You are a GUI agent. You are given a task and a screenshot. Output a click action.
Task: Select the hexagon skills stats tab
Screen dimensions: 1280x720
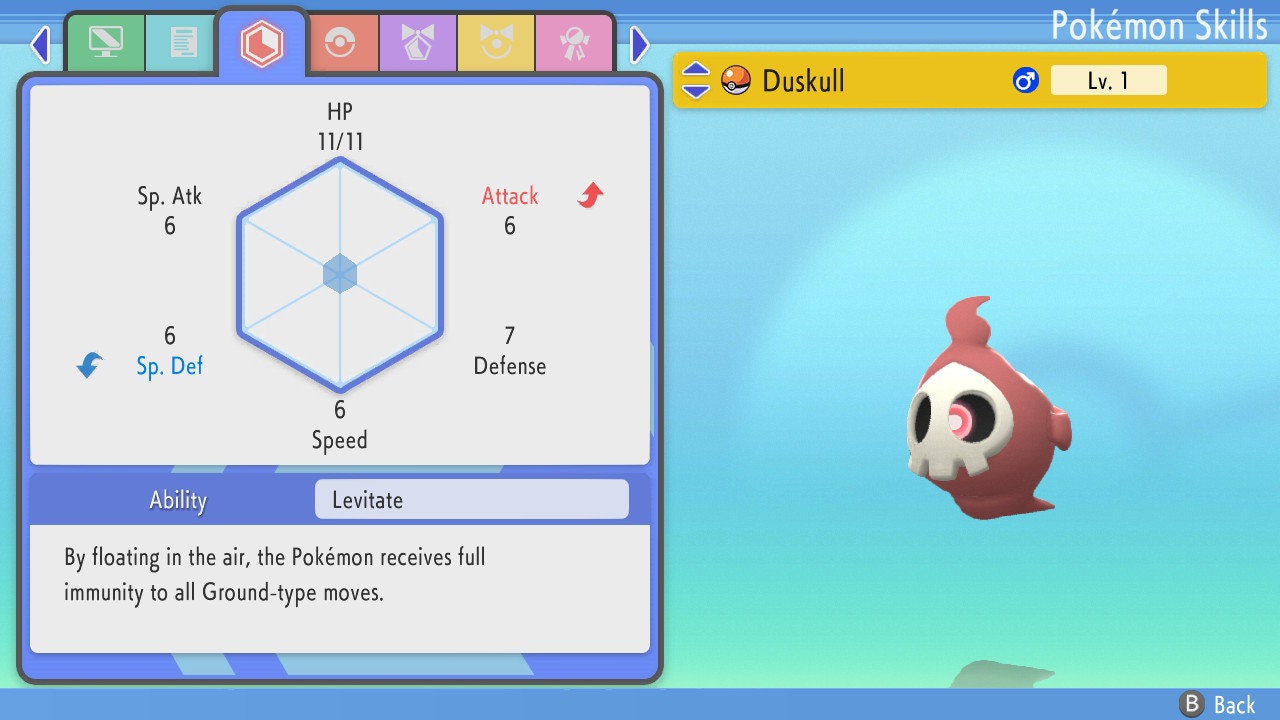(261, 43)
